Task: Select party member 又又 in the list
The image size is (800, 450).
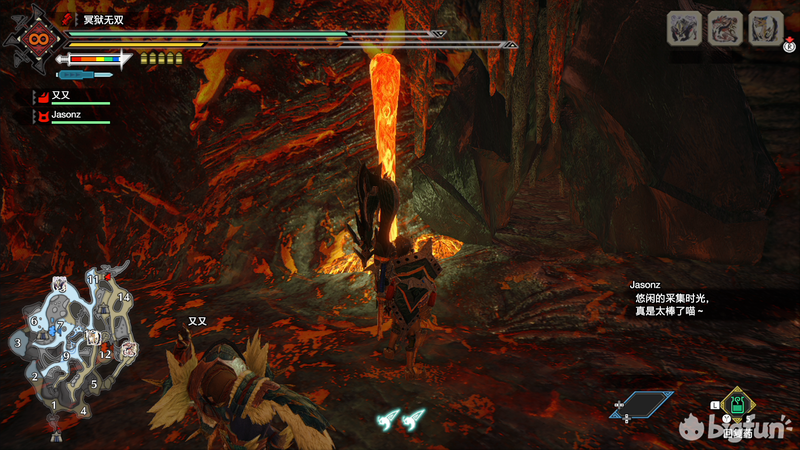Action: [61, 97]
